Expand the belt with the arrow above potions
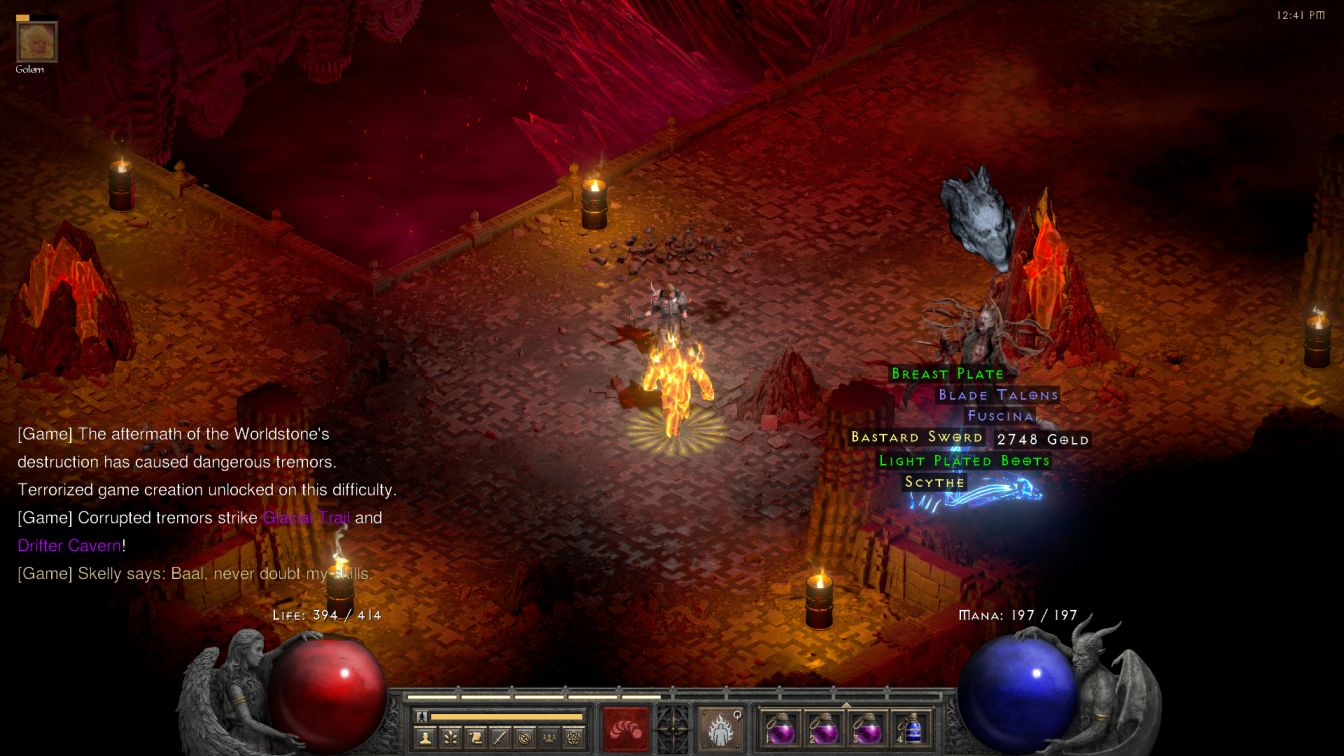Viewport: 1344px width, 756px height. [x=846, y=705]
